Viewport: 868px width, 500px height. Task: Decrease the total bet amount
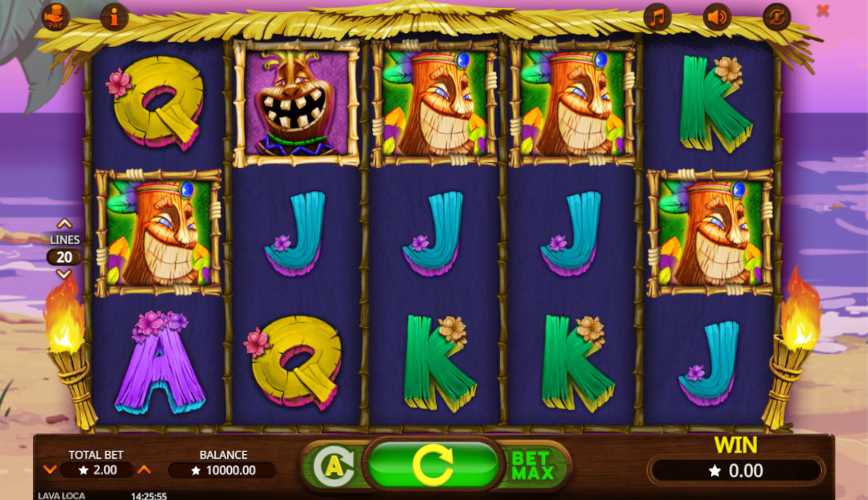pos(50,470)
